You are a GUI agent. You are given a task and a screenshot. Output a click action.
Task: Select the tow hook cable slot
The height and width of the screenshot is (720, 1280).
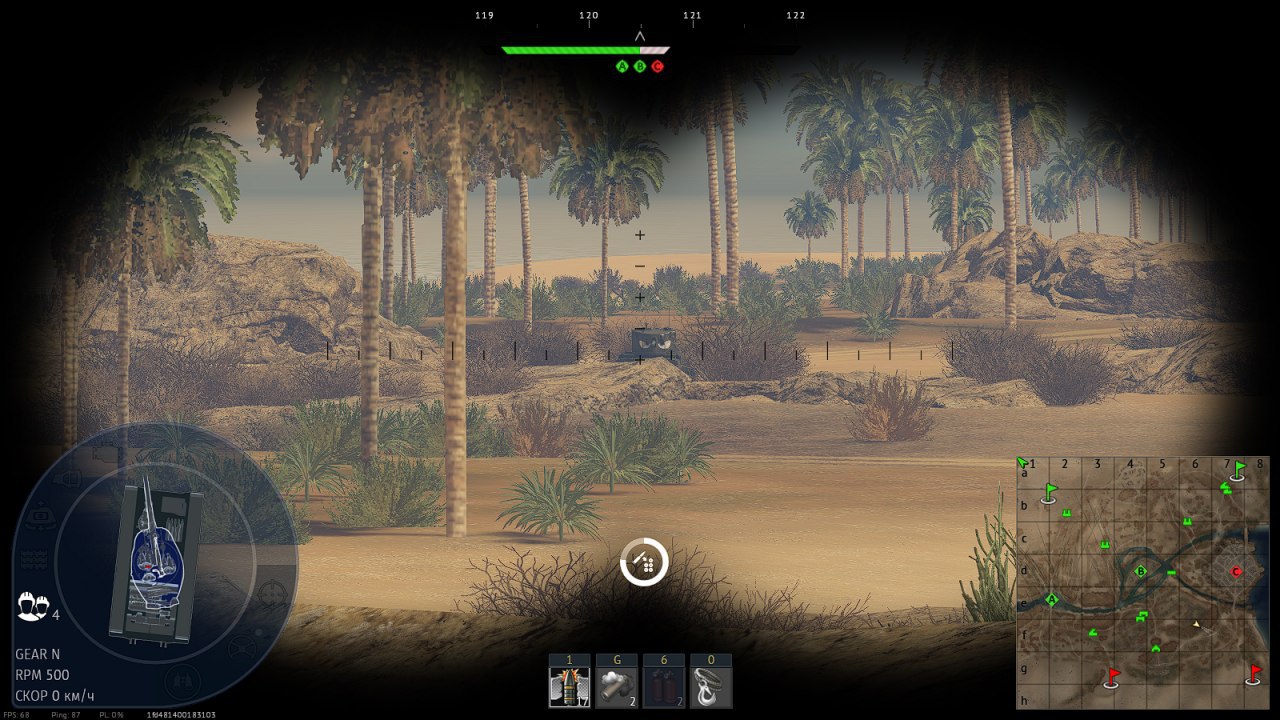[x=710, y=687]
